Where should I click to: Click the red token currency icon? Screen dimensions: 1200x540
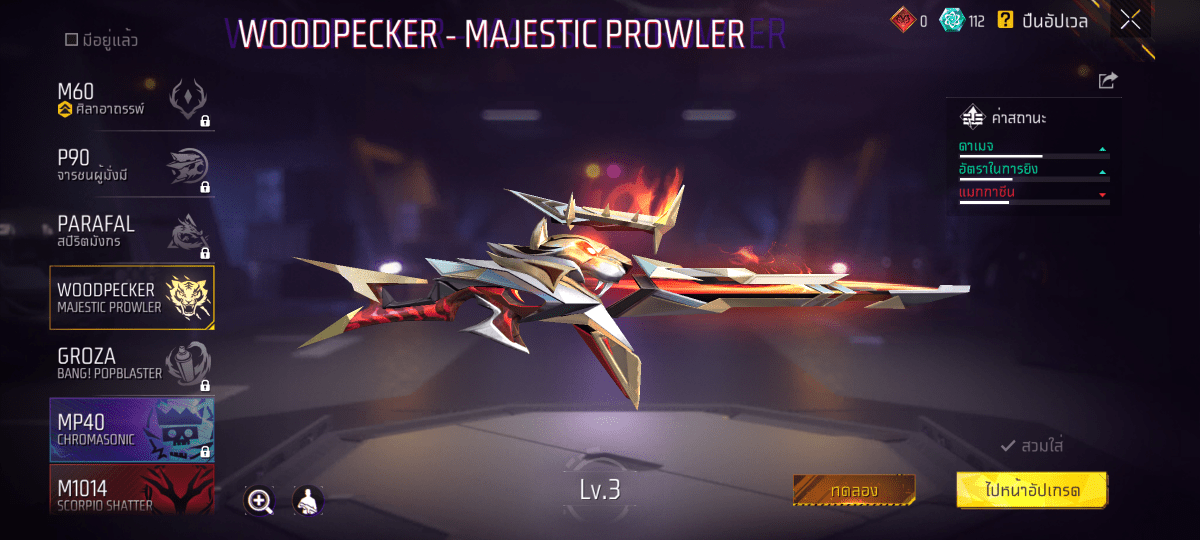tap(903, 20)
